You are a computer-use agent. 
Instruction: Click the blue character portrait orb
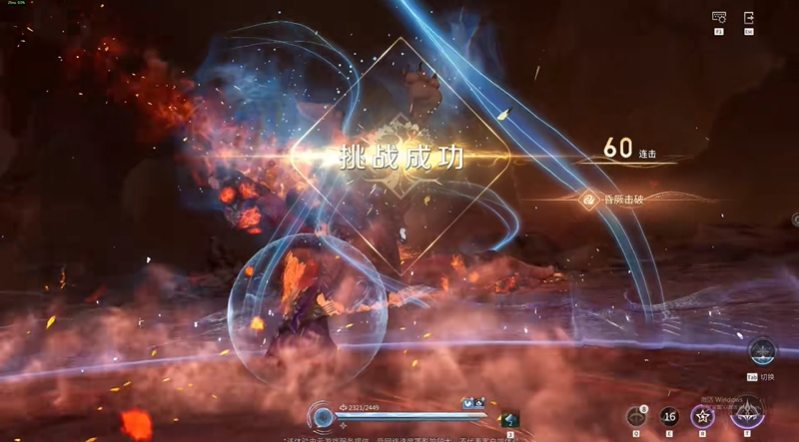coord(323,417)
